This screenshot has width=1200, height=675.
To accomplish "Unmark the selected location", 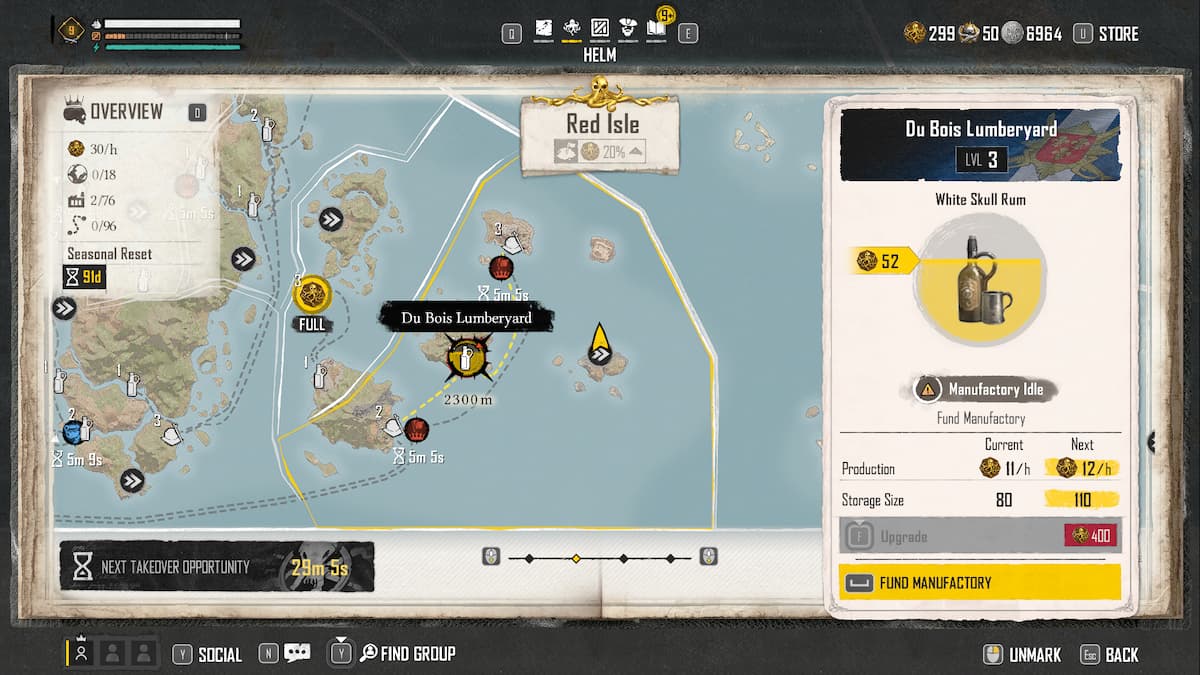I will tap(1034, 655).
